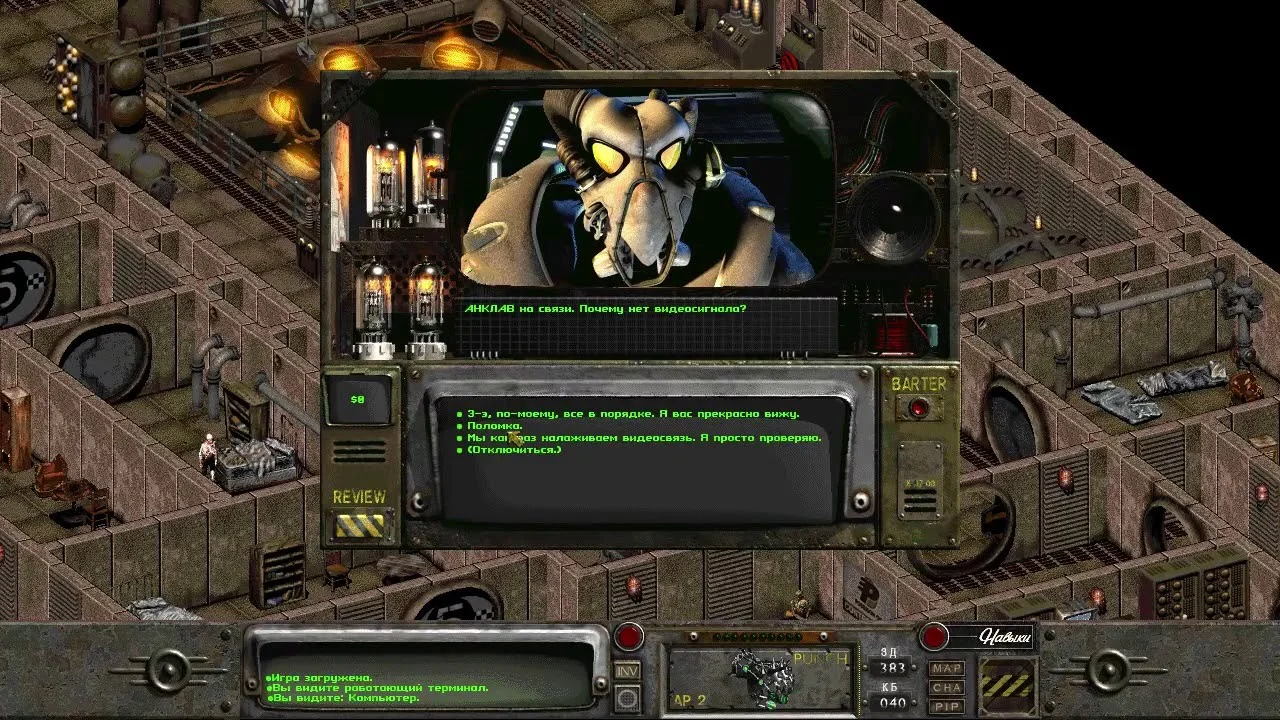This screenshot has height=720, width=1280.
Task: Click the Навыки skills button
Action: 934,636
